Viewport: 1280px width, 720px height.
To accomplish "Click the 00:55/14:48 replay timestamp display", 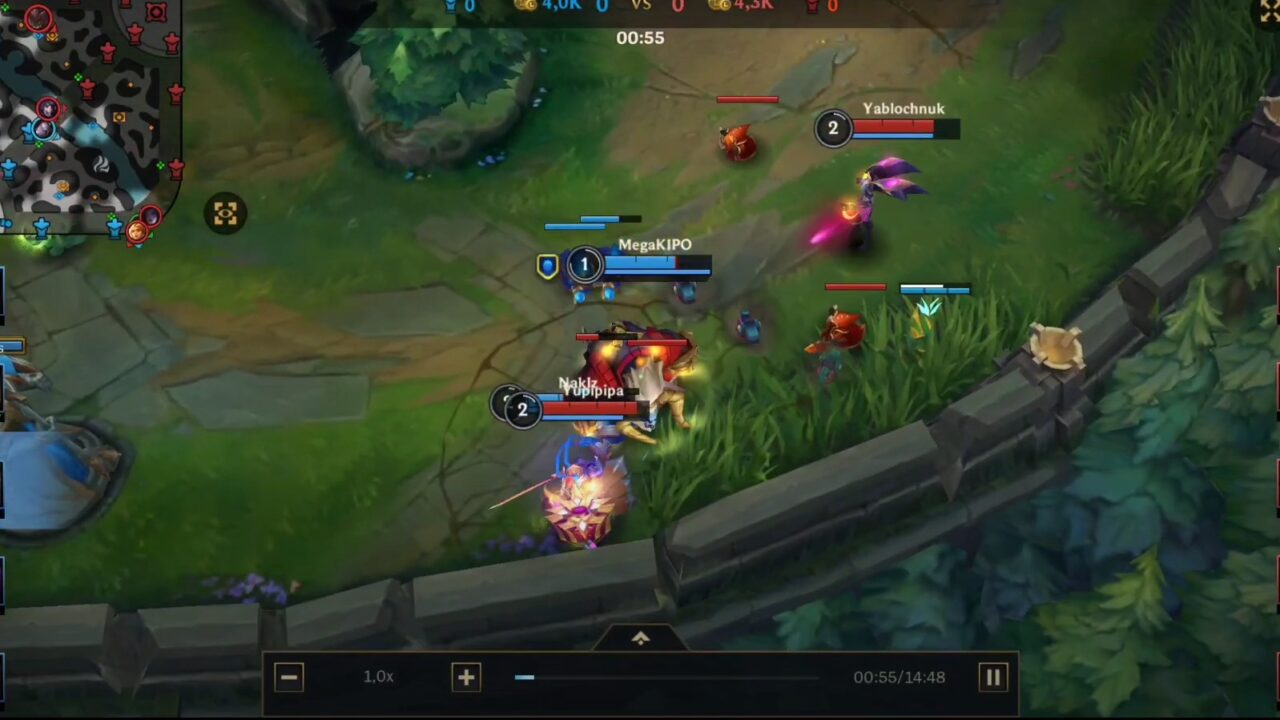I will pos(899,677).
